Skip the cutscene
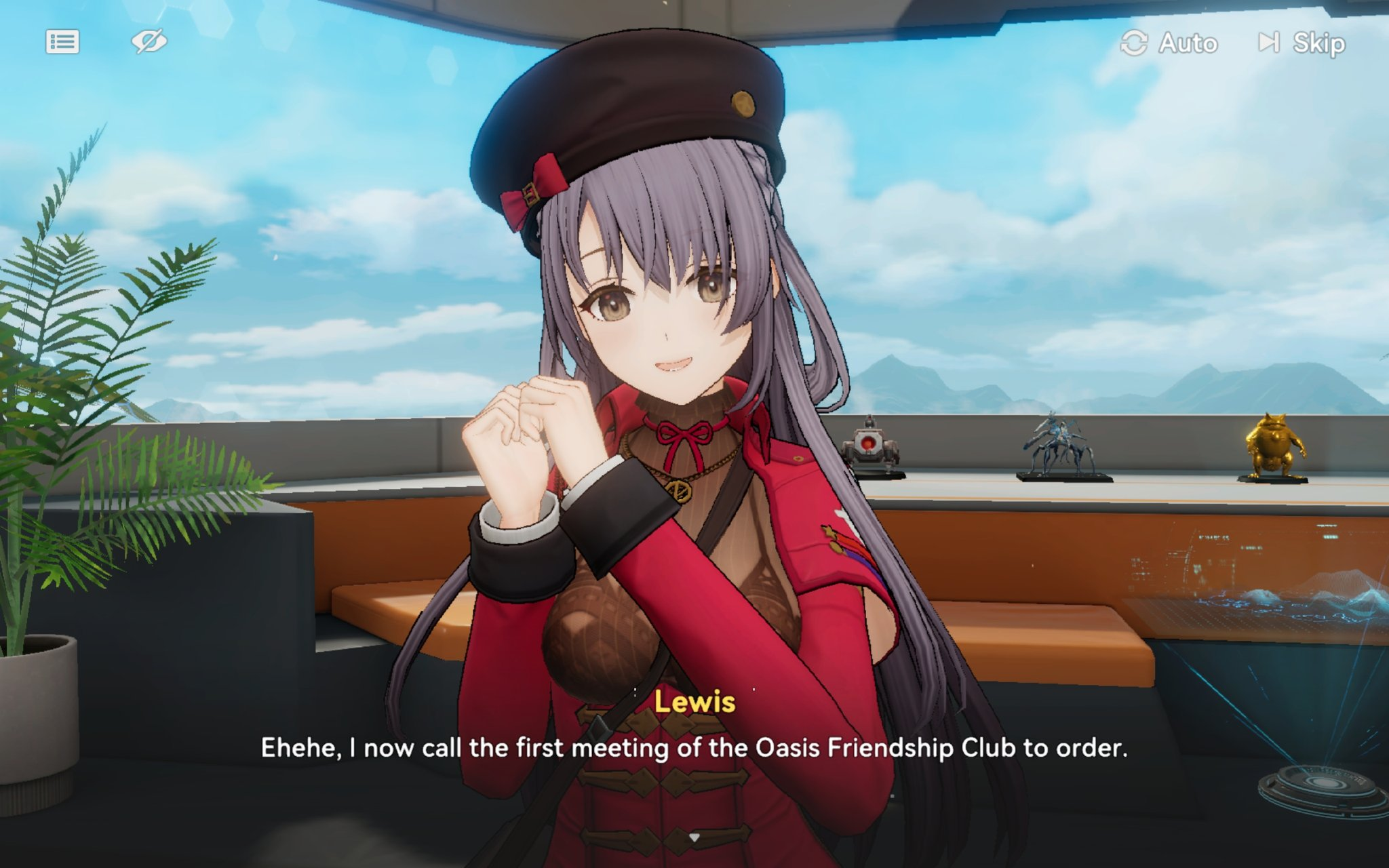This screenshot has width=1389, height=868. (1302, 43)
